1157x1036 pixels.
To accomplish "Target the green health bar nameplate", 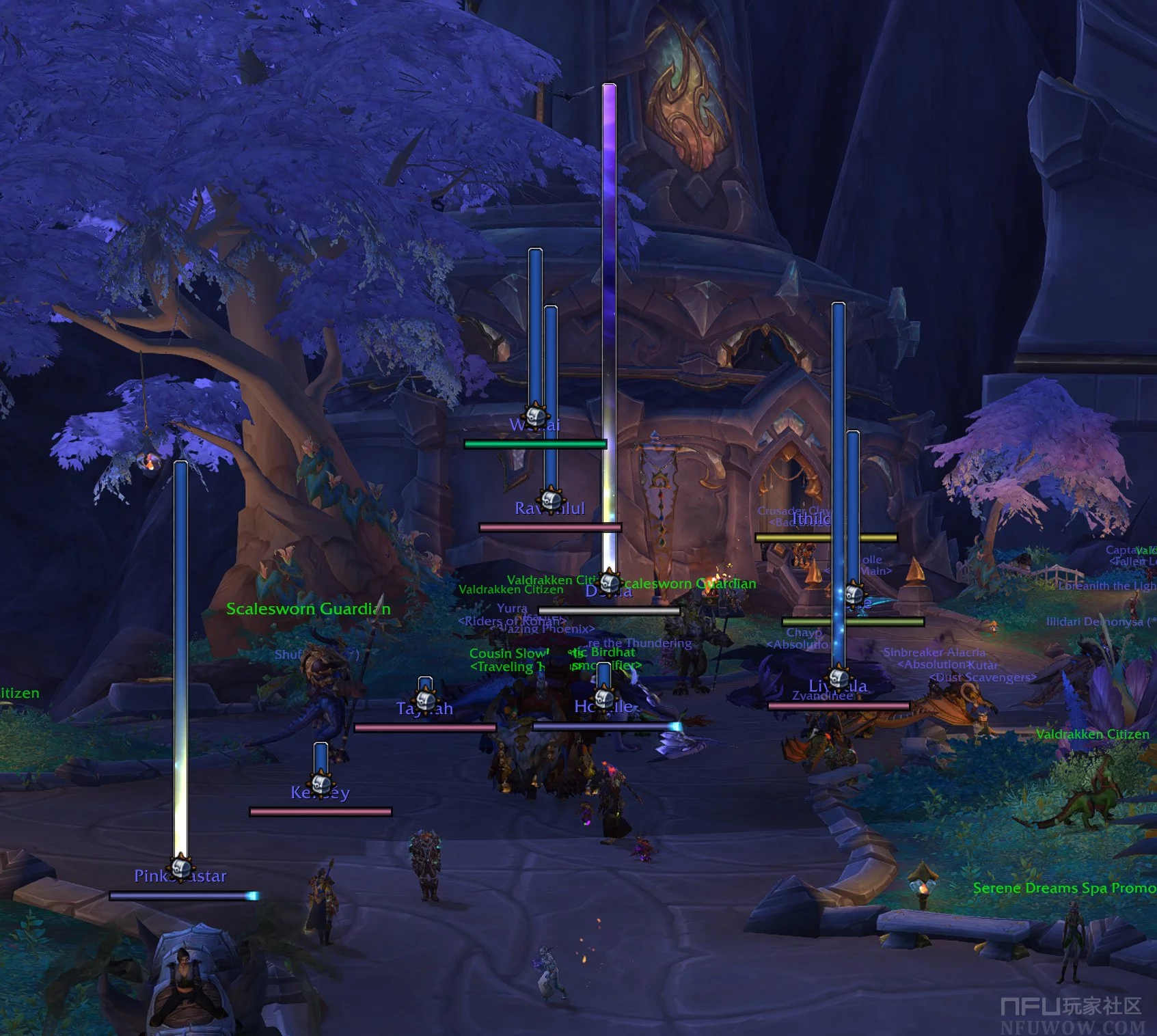I will (535, 444).
